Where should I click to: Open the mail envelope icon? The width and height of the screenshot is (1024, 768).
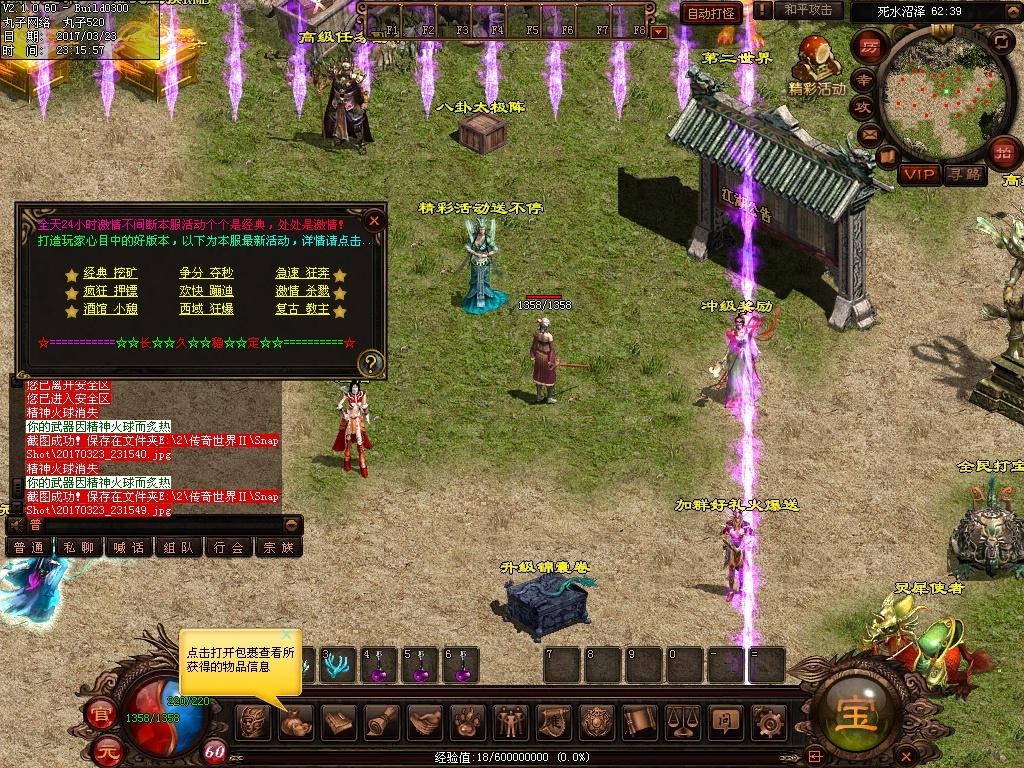[868, 133]
